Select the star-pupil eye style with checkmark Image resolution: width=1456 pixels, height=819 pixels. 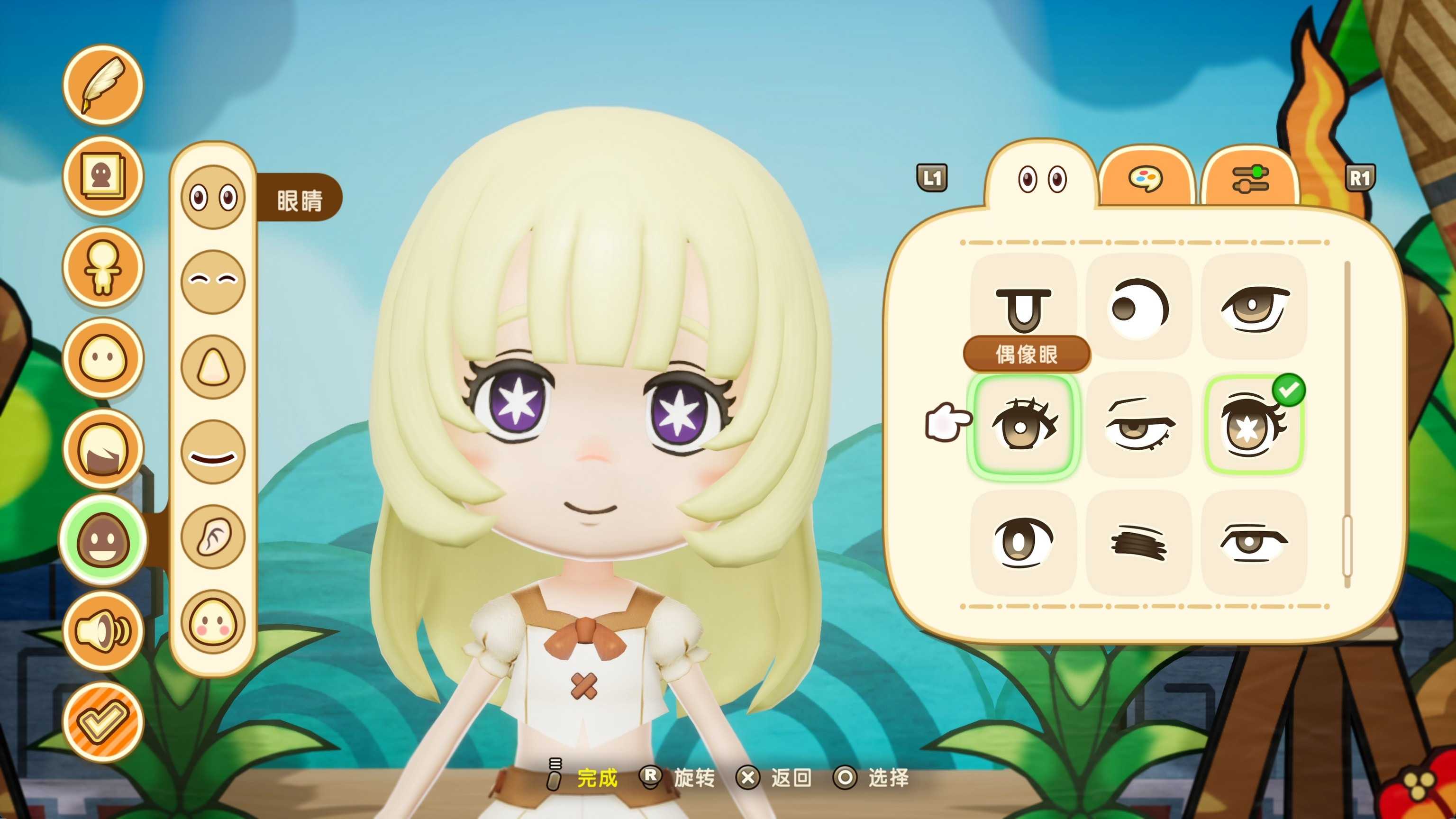(x=1254, y=425)
